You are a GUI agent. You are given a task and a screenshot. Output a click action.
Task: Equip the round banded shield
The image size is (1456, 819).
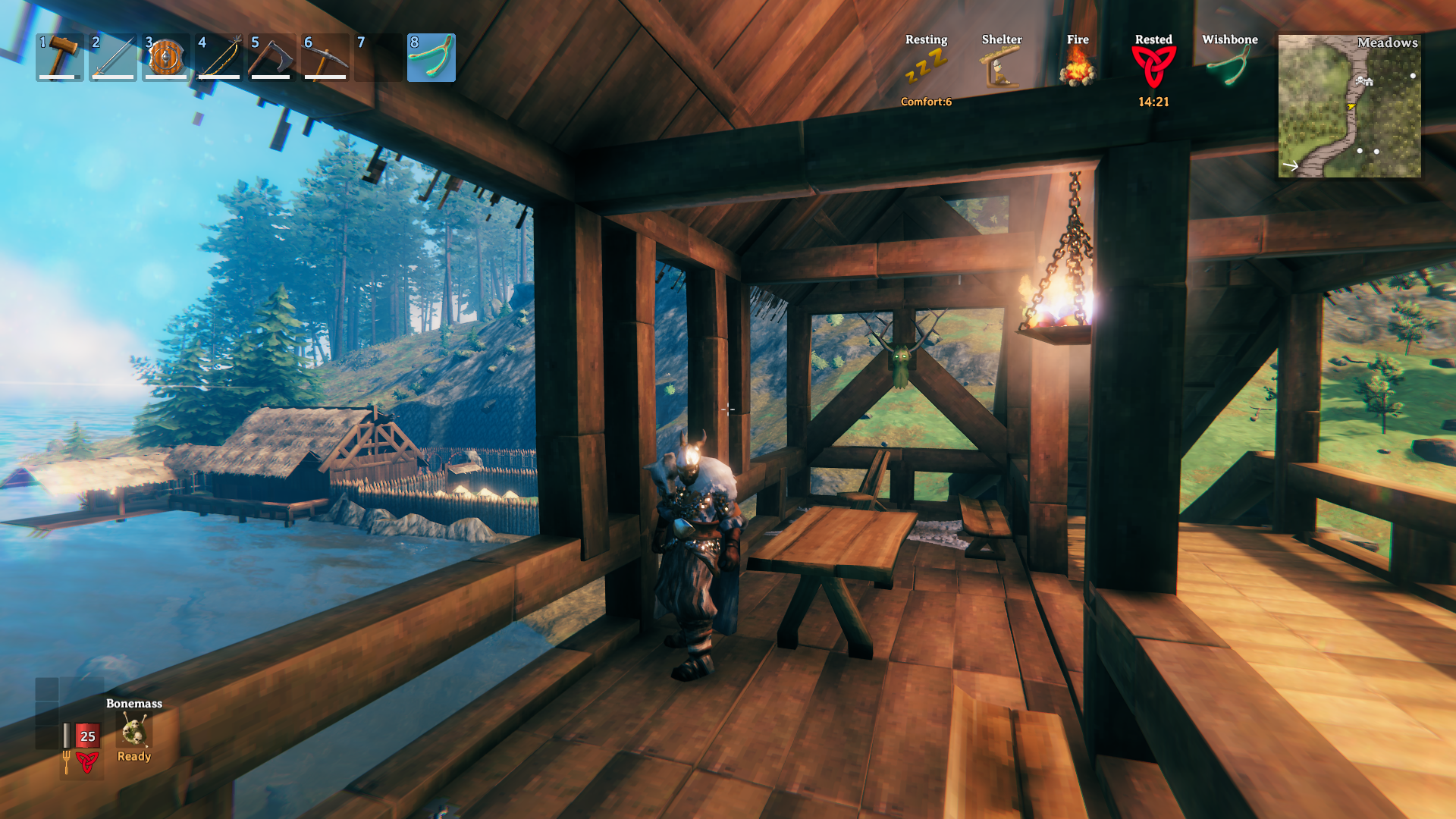coord(166,57)
